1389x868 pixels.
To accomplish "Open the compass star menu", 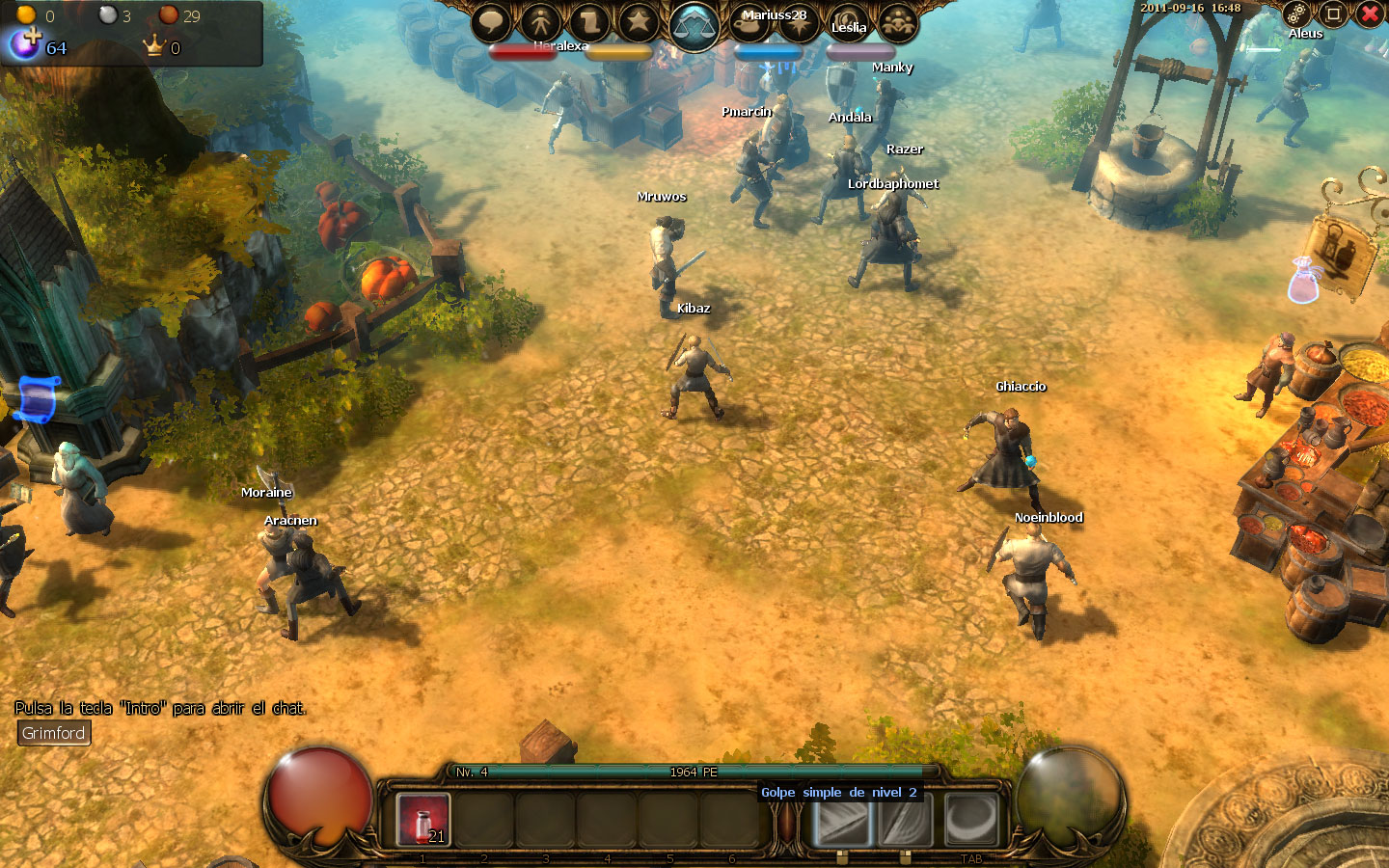I will 799,22.
